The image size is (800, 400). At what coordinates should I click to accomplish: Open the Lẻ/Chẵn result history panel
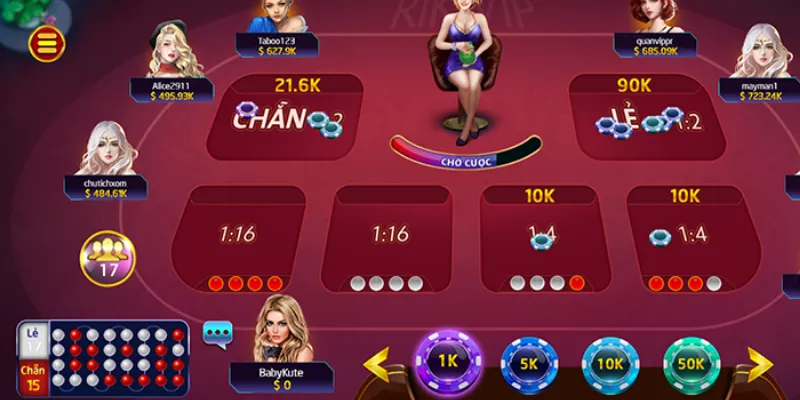(x=103, y=358)
